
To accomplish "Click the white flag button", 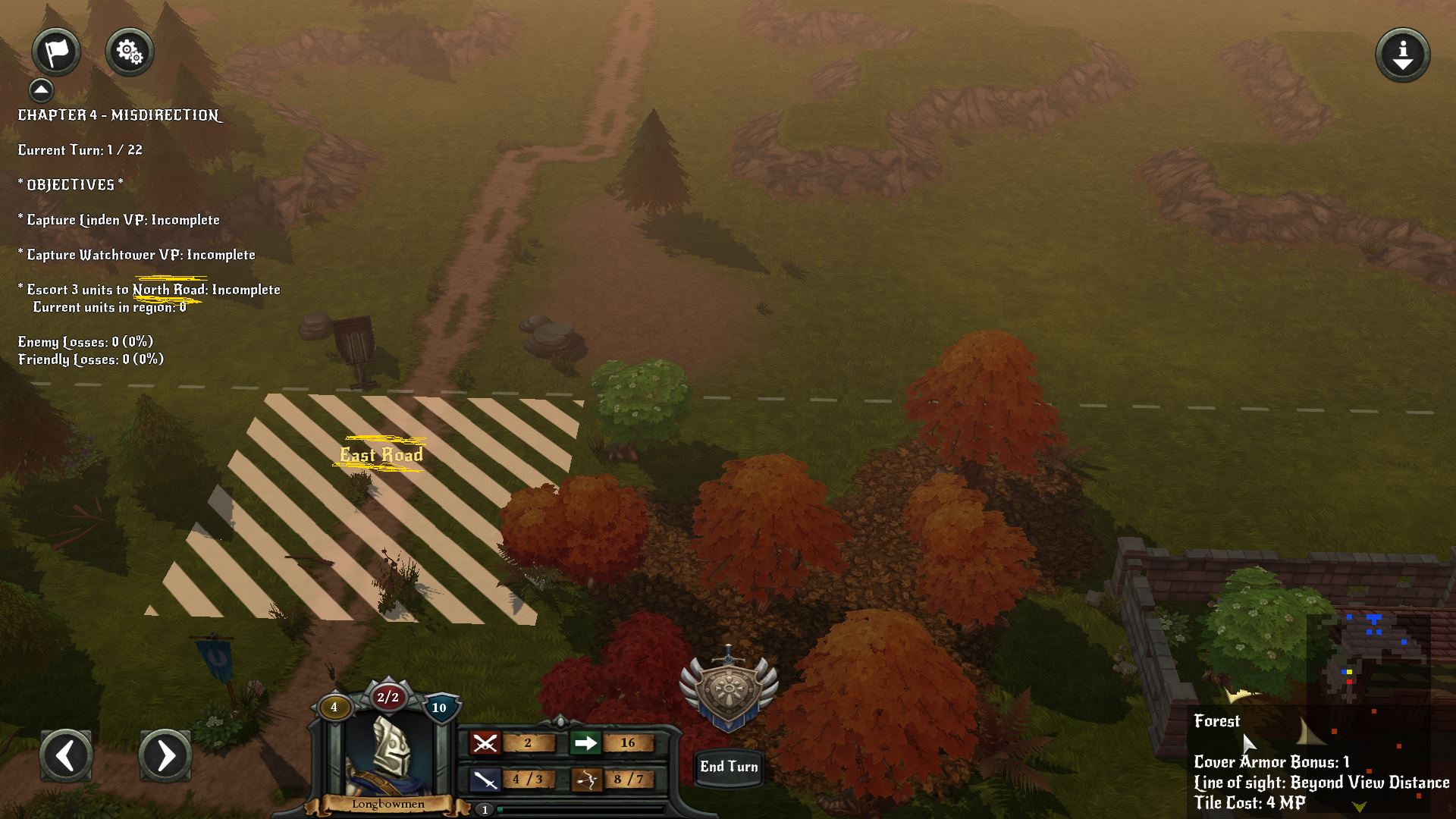I will coord(56,52).
